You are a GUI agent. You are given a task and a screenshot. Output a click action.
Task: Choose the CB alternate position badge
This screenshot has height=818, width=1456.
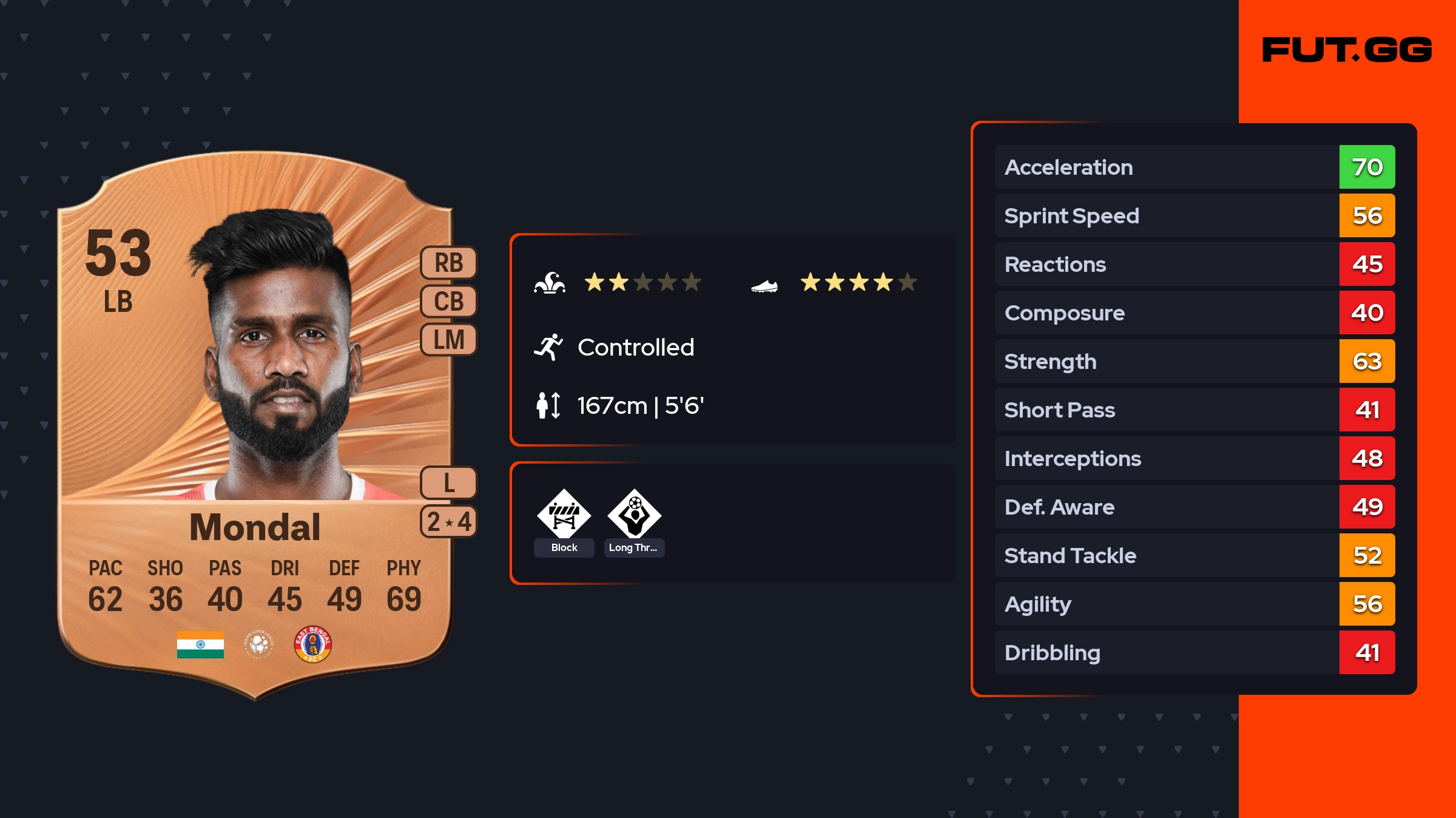click(449, 301)
